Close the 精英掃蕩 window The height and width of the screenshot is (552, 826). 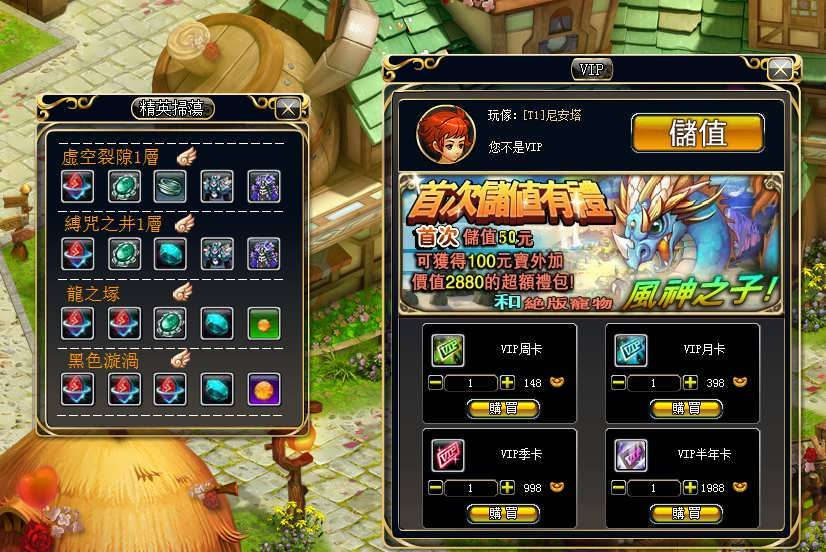[x=287, y=108]
